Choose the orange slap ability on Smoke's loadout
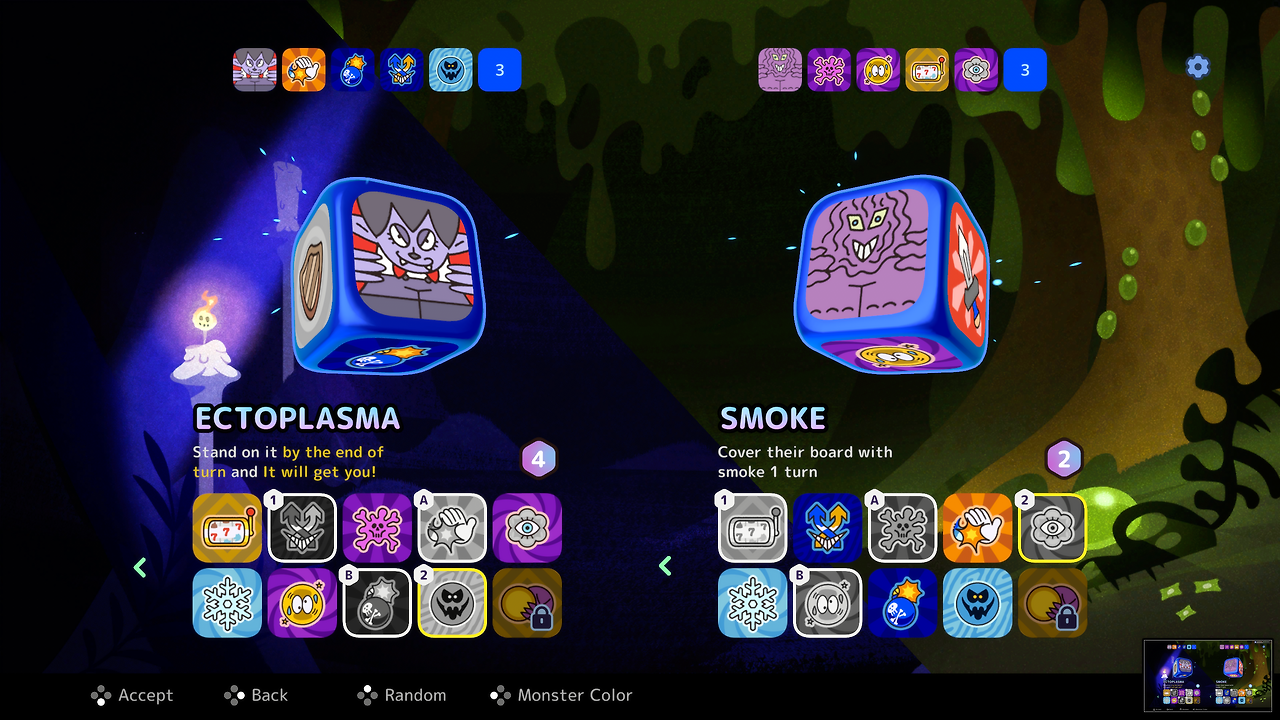Screen dimensions: 1280x720 coord(977,527)
